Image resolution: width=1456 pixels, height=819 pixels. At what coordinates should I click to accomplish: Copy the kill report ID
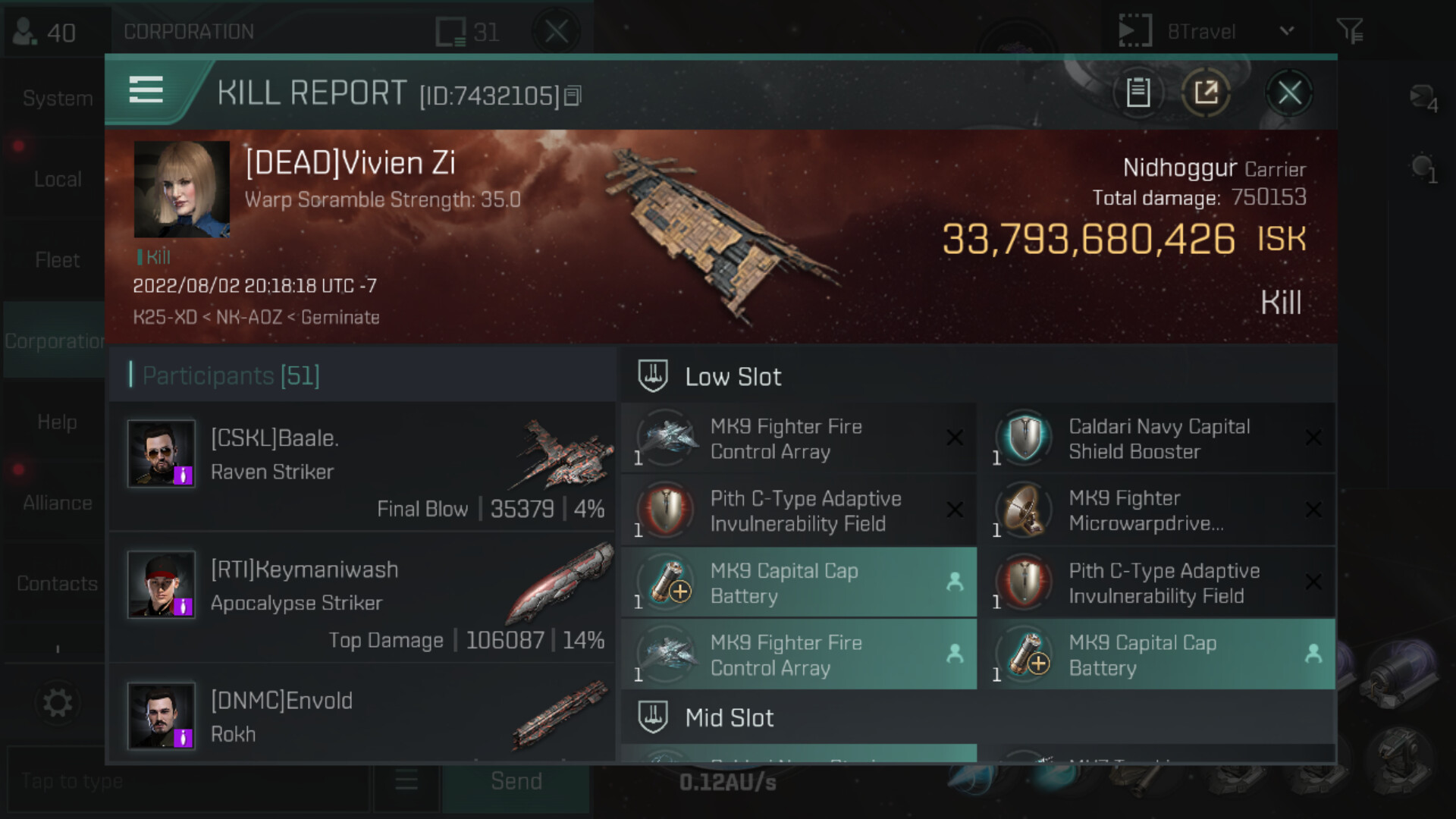pyautogui.click(x=573, y=96)
